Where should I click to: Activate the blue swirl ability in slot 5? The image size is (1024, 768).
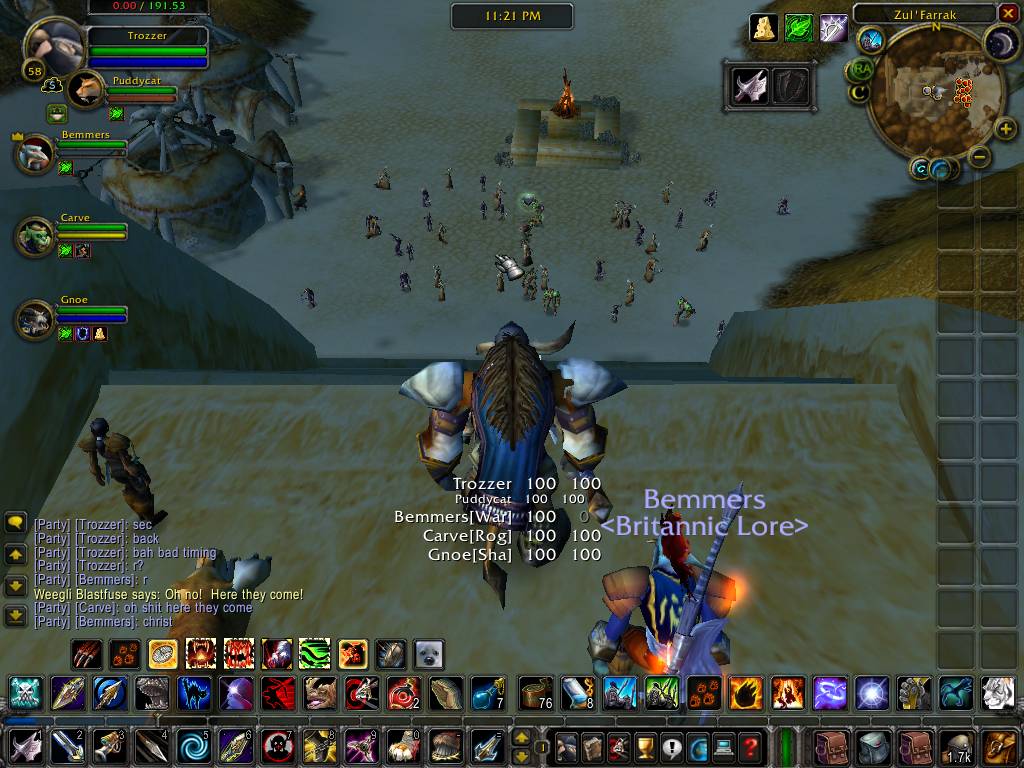189,746
